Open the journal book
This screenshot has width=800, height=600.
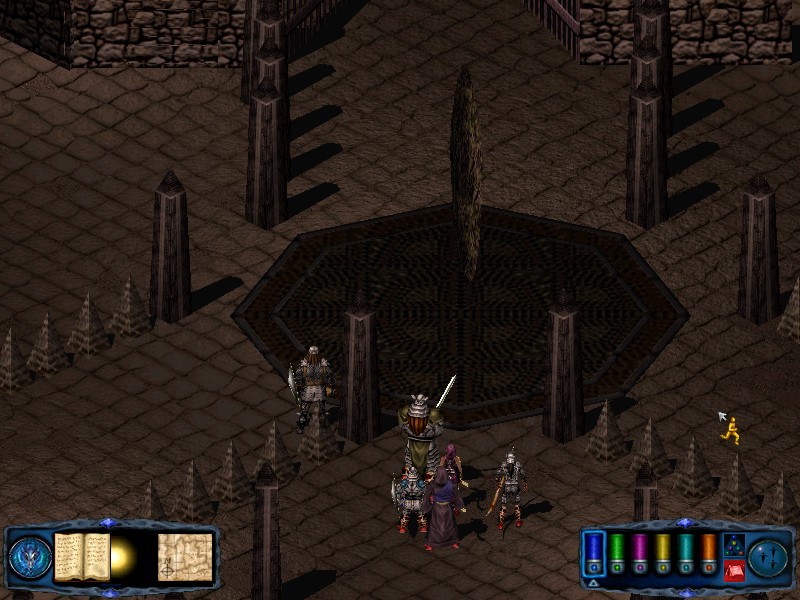(x=81, y=555)
